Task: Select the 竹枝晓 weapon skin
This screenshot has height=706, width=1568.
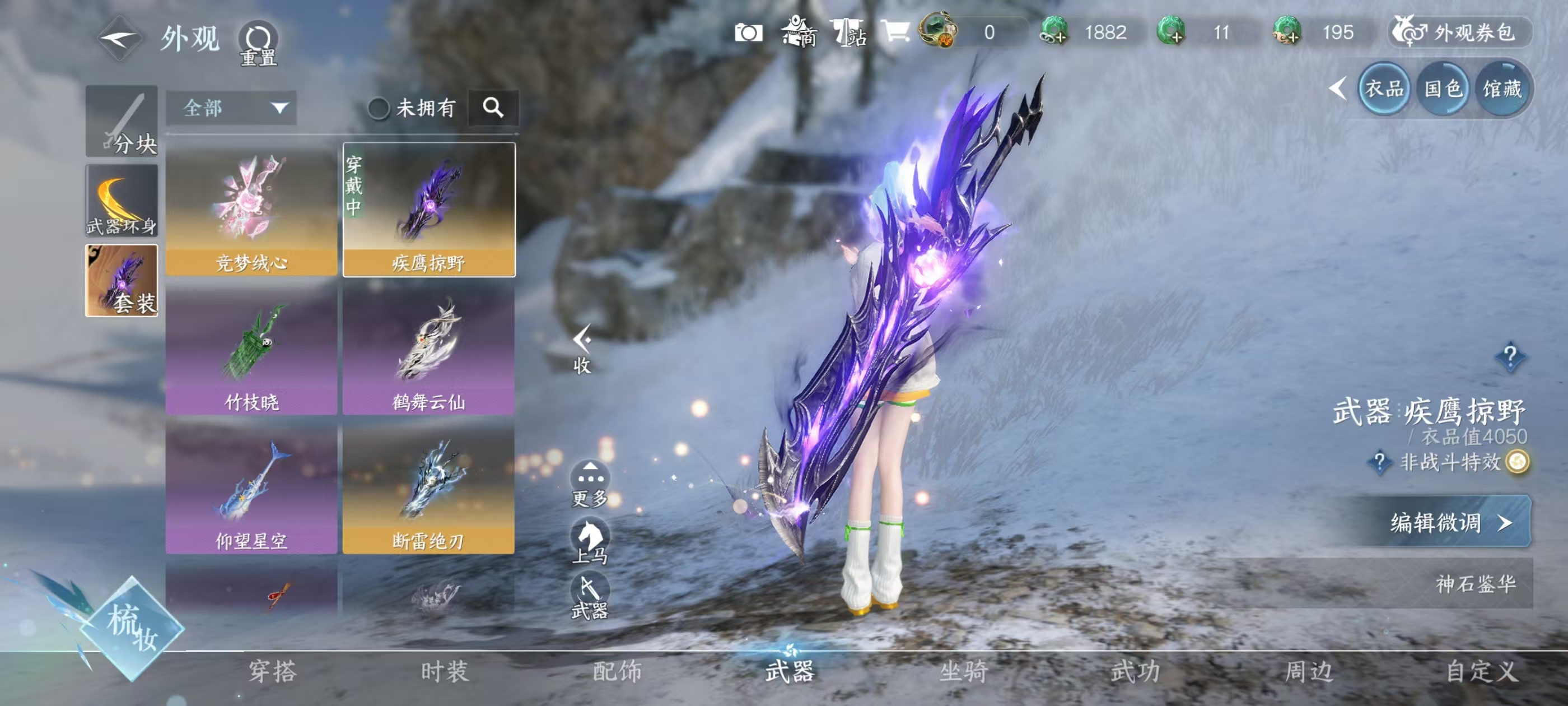Action: (251, 350)
